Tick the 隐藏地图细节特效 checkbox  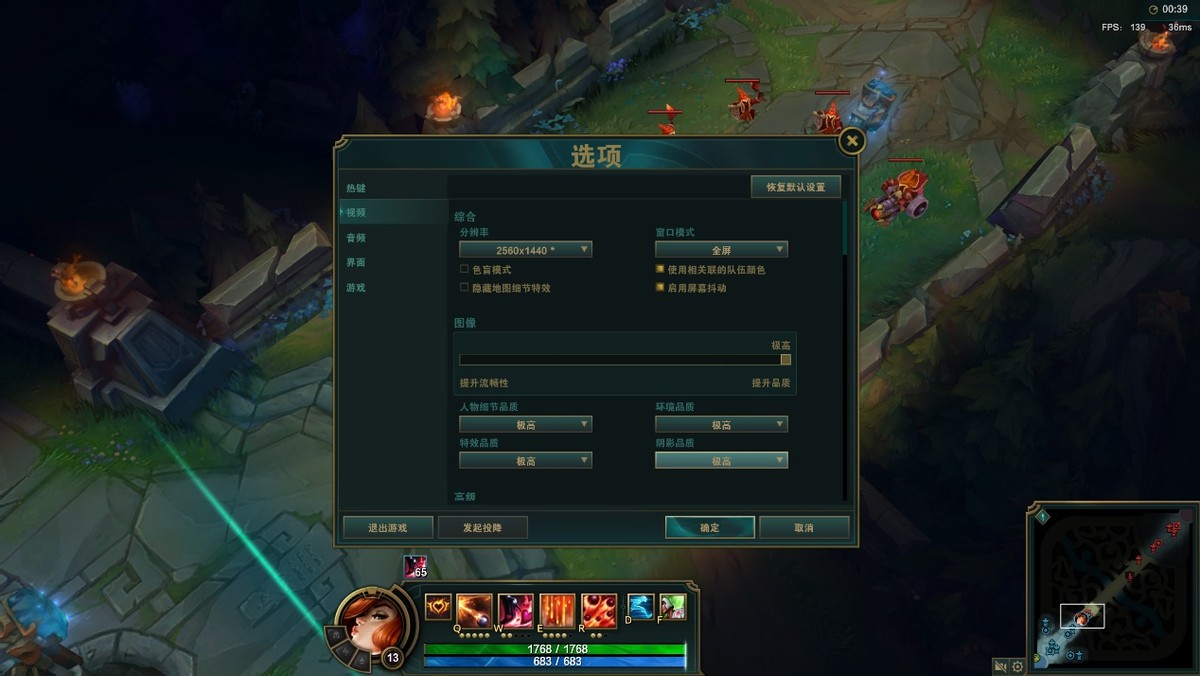point(464,288)
